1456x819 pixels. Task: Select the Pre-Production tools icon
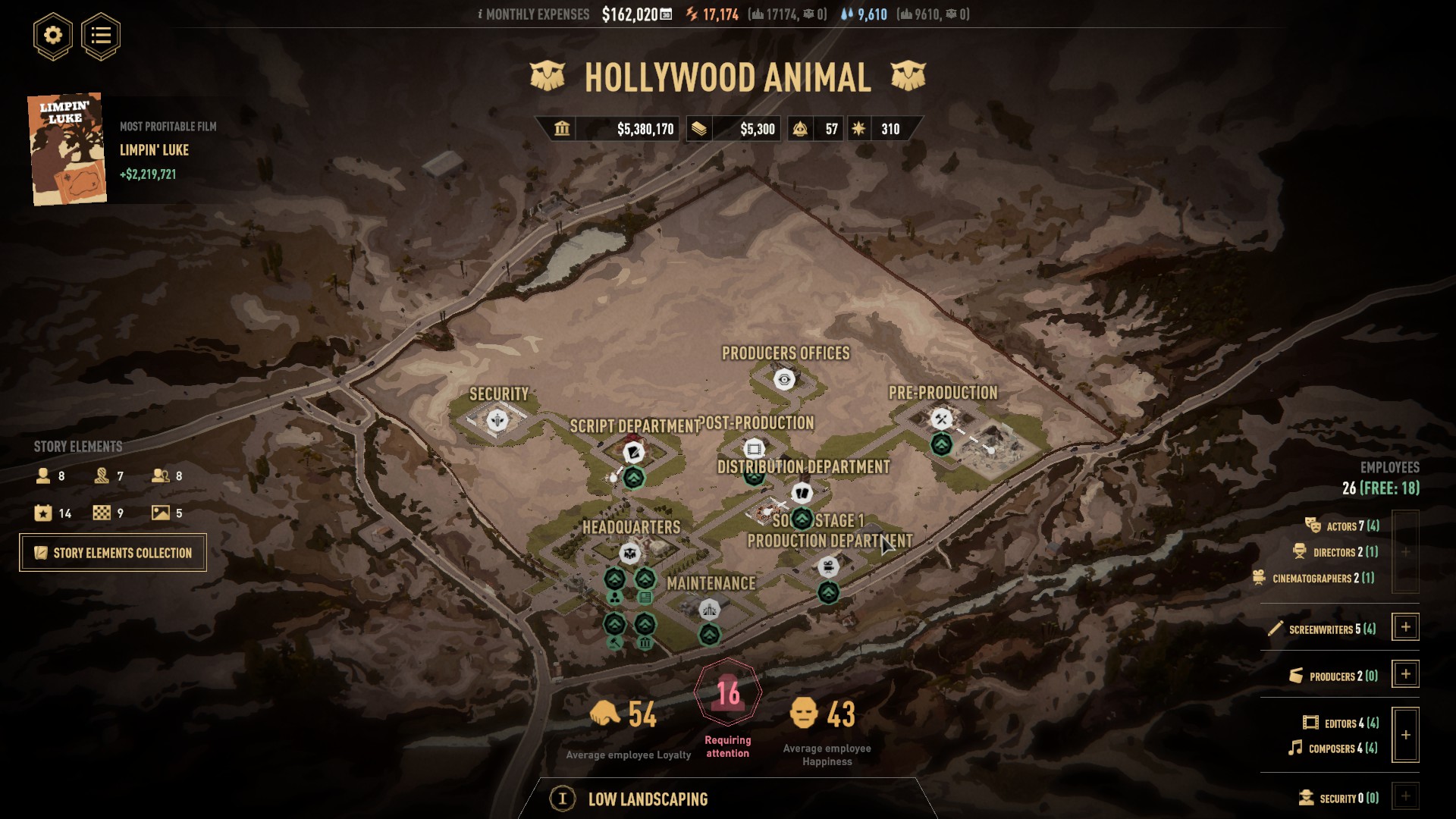point(941,419)
